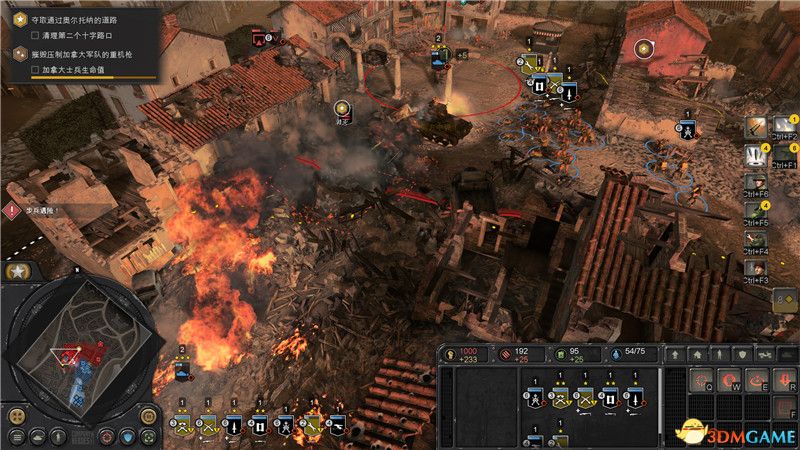Select the tank icon button below minimap
This screenshot has width=800, height=450.
(x=38, y=436)
